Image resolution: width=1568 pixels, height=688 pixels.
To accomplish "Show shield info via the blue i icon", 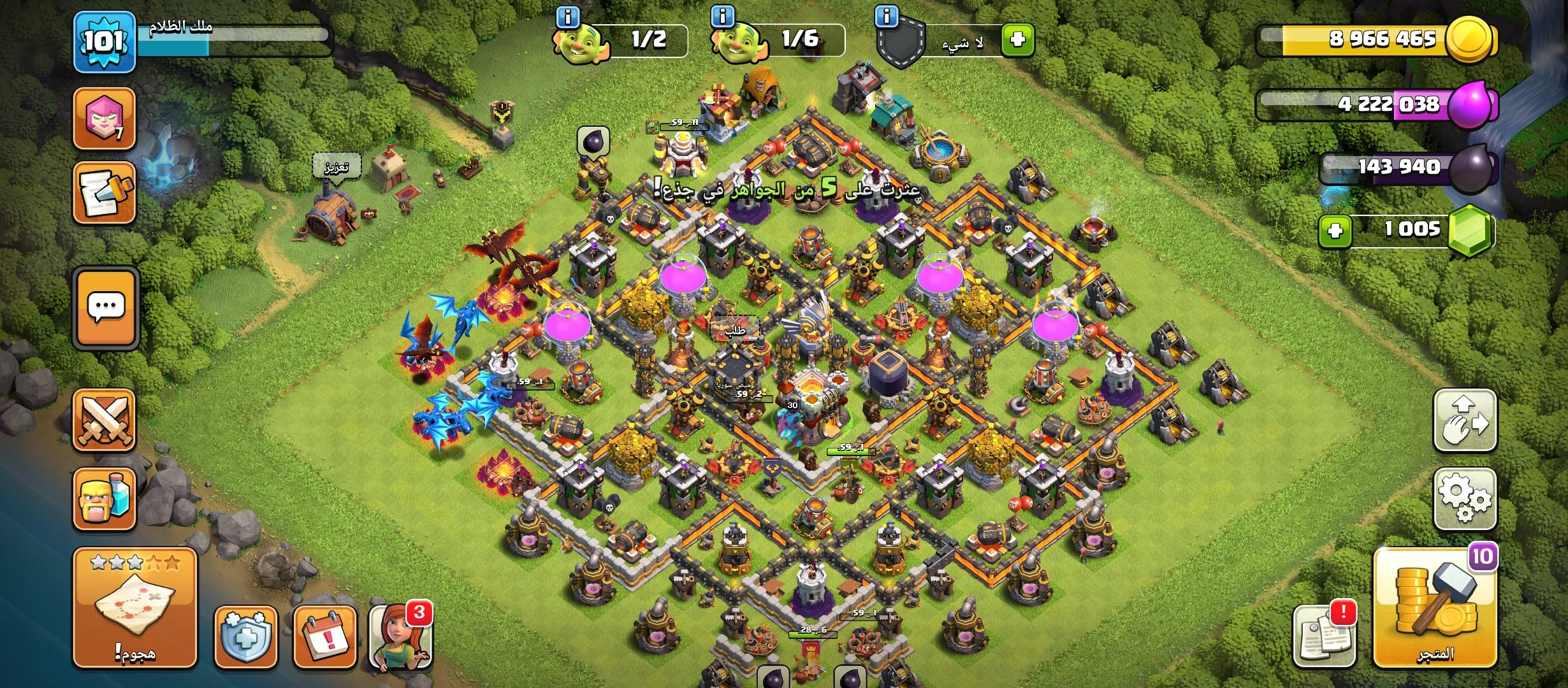I will coord(887,17).
